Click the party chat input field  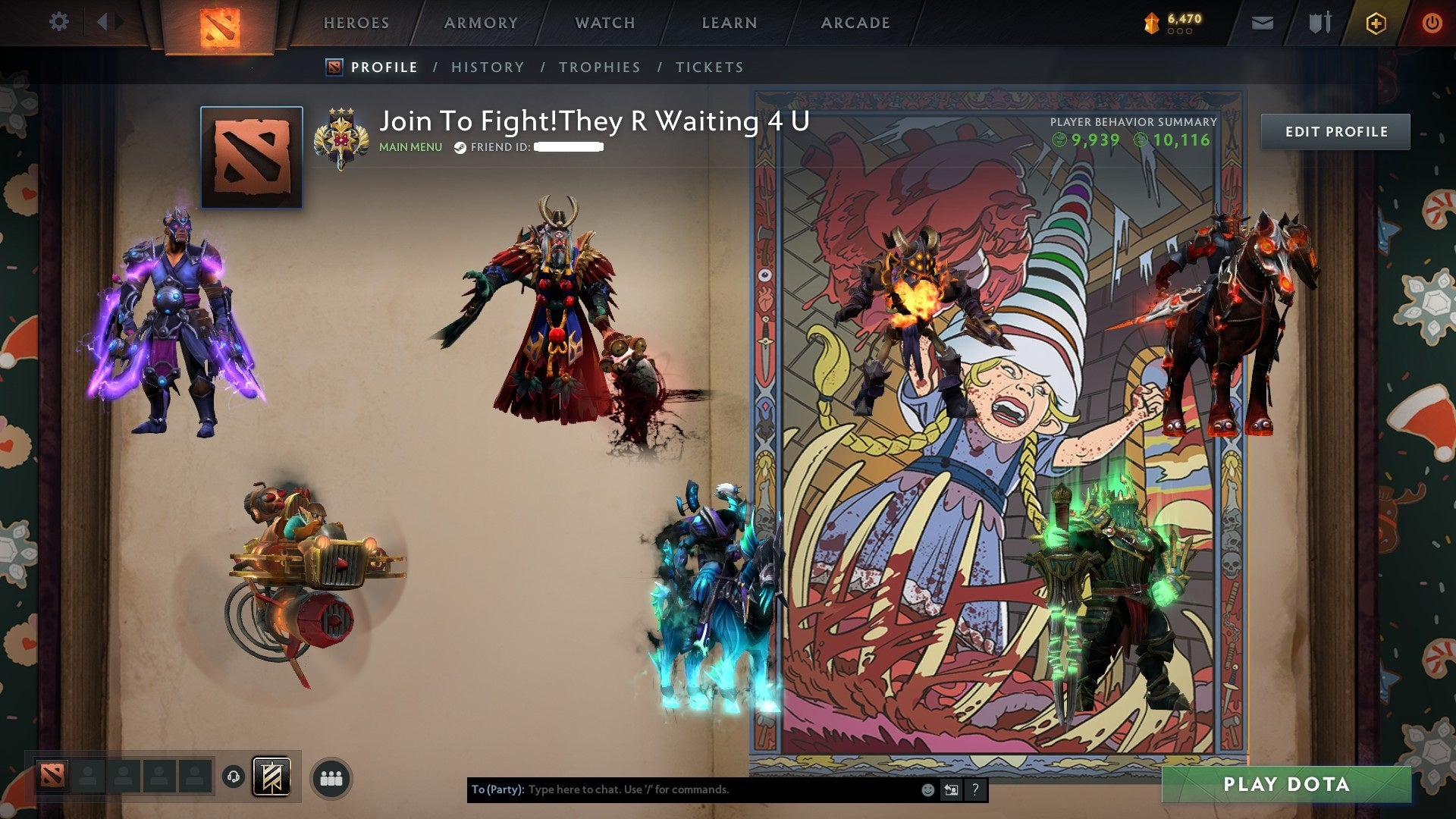tap(682, 789)
